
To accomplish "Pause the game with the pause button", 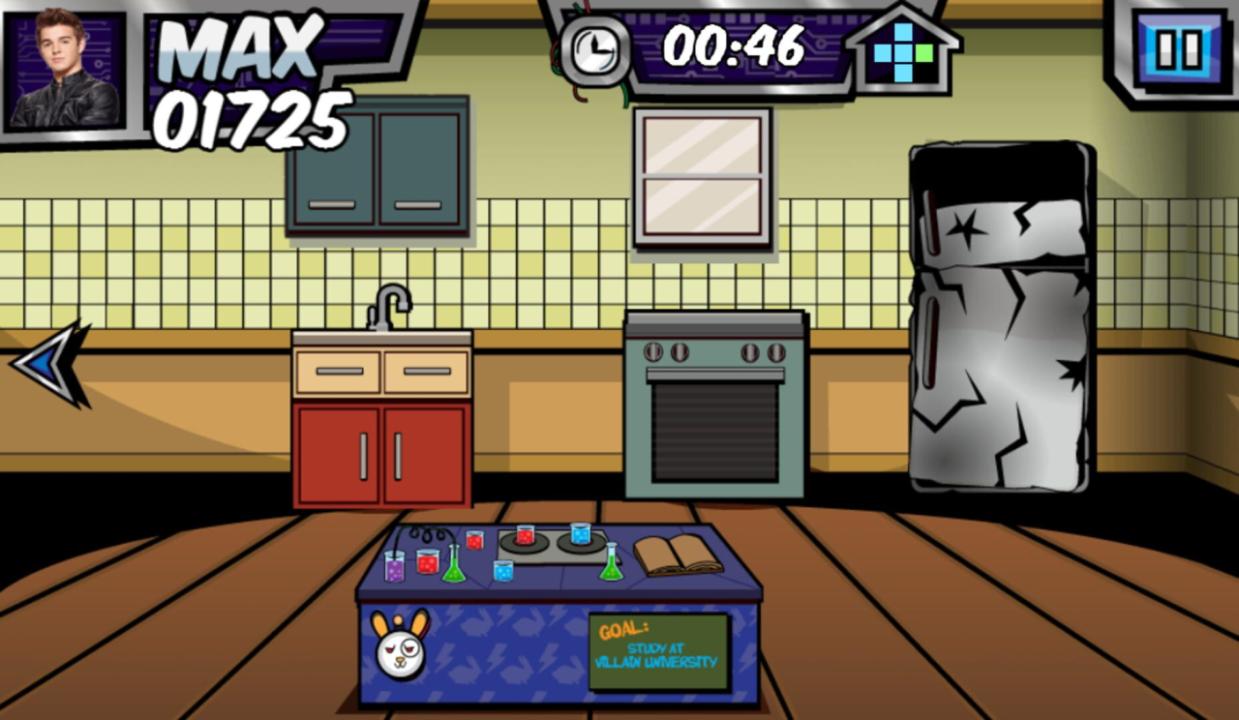I will click(1180, 50).
